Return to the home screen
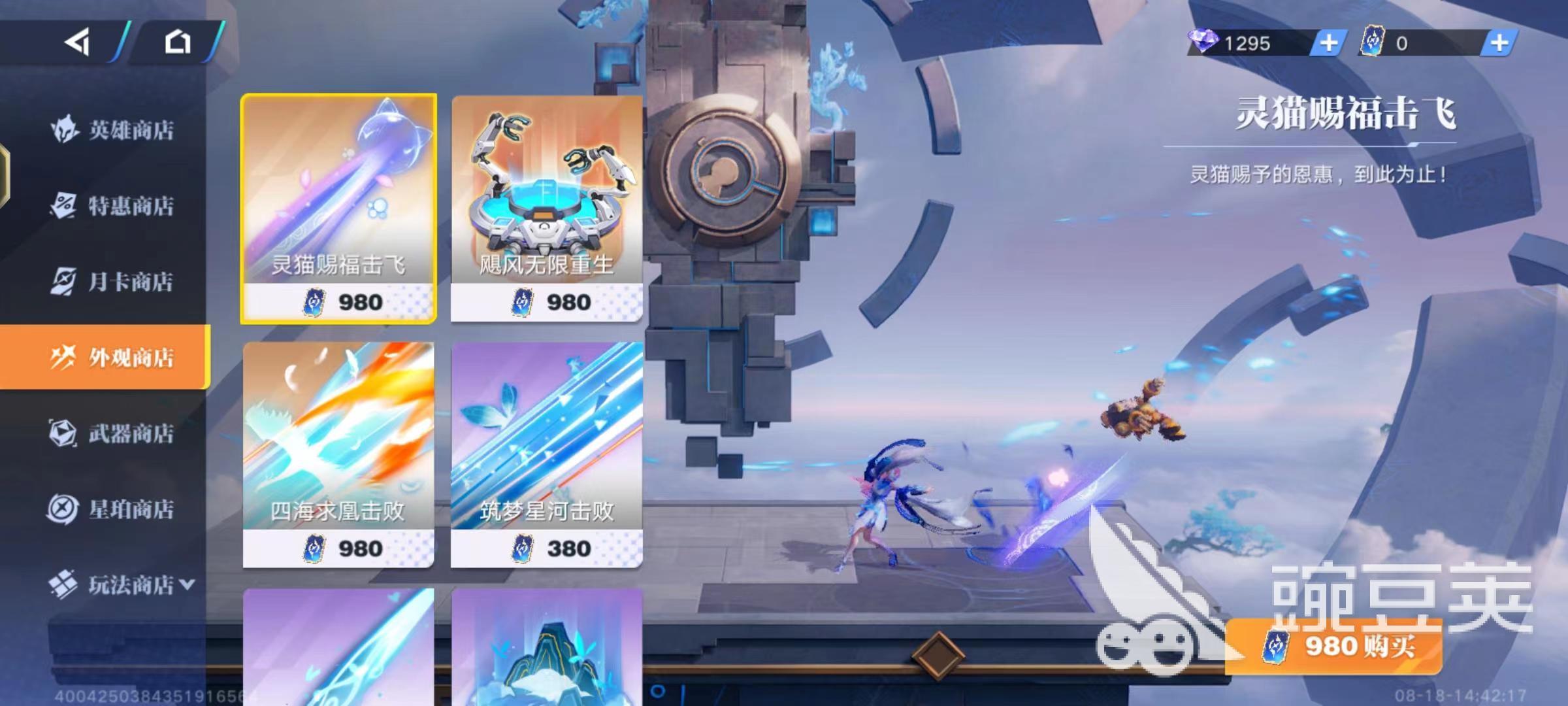Viewport: 1568px width, 706px height. 177,43
